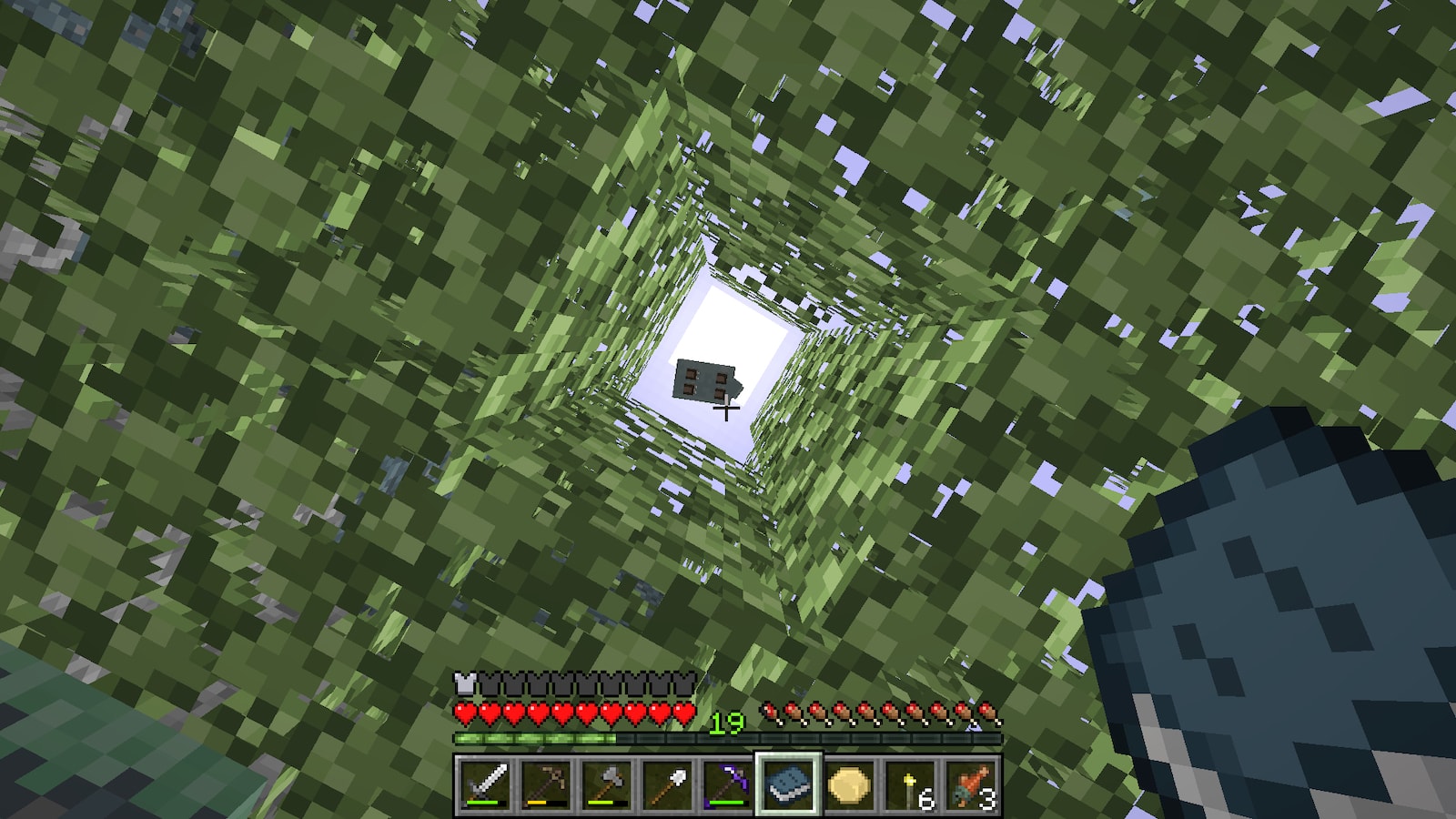Viewport: 1456px width, 819px height.
Task: Select the round yellow item slot
Action: 849,784
